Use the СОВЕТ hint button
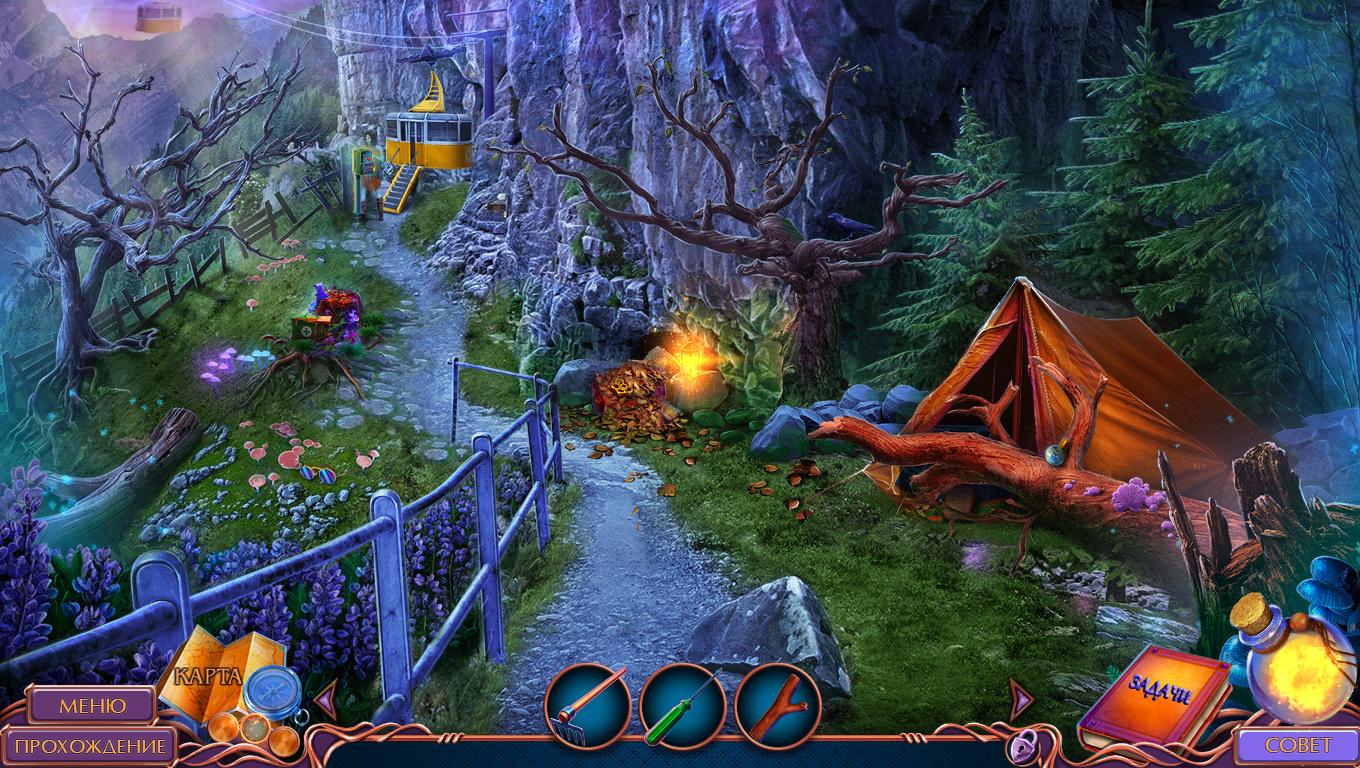The height and width of the screenshot is (768, 1360). pos(1298,745)
